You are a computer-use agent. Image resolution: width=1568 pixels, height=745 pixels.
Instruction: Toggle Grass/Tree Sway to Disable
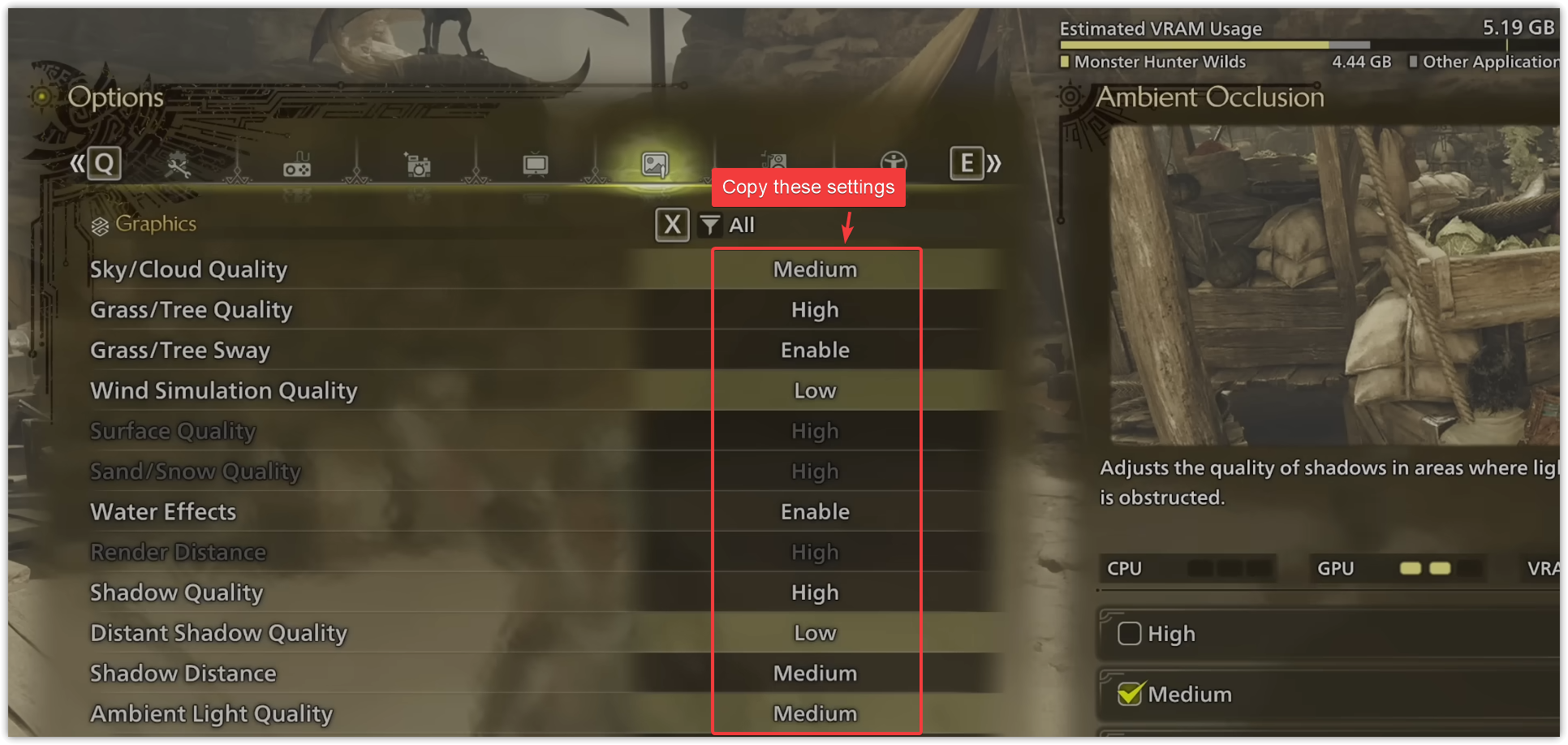click(816, 350)
